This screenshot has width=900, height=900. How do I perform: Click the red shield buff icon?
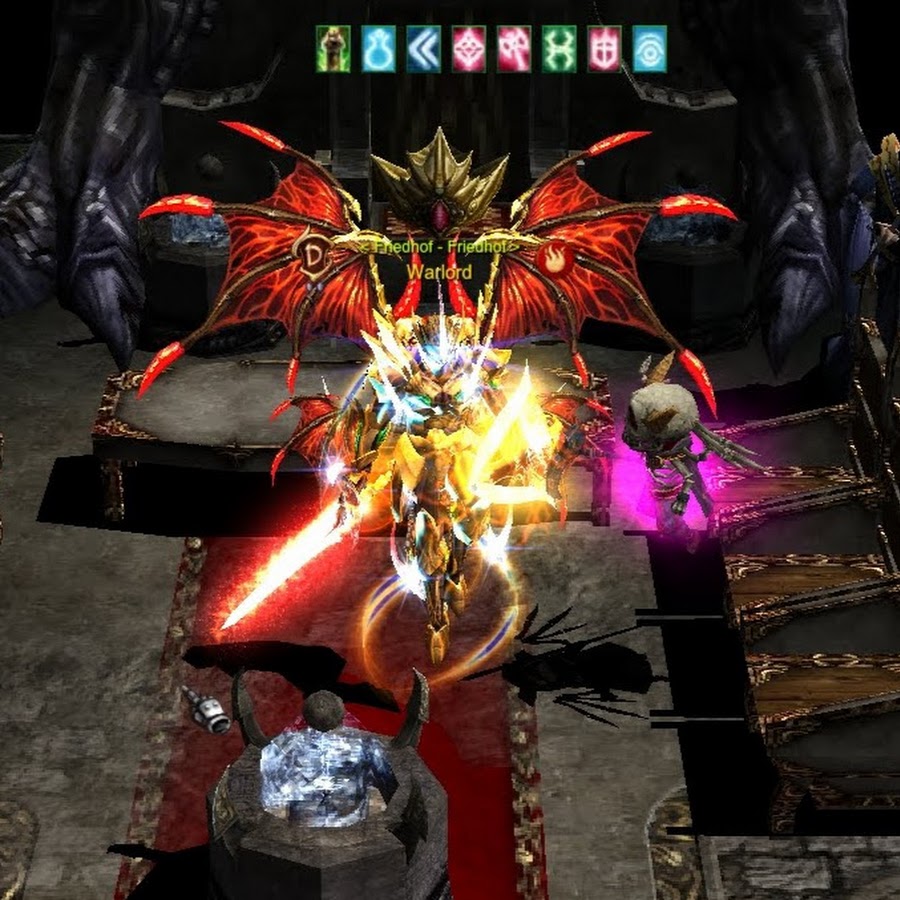click(604, 49)
